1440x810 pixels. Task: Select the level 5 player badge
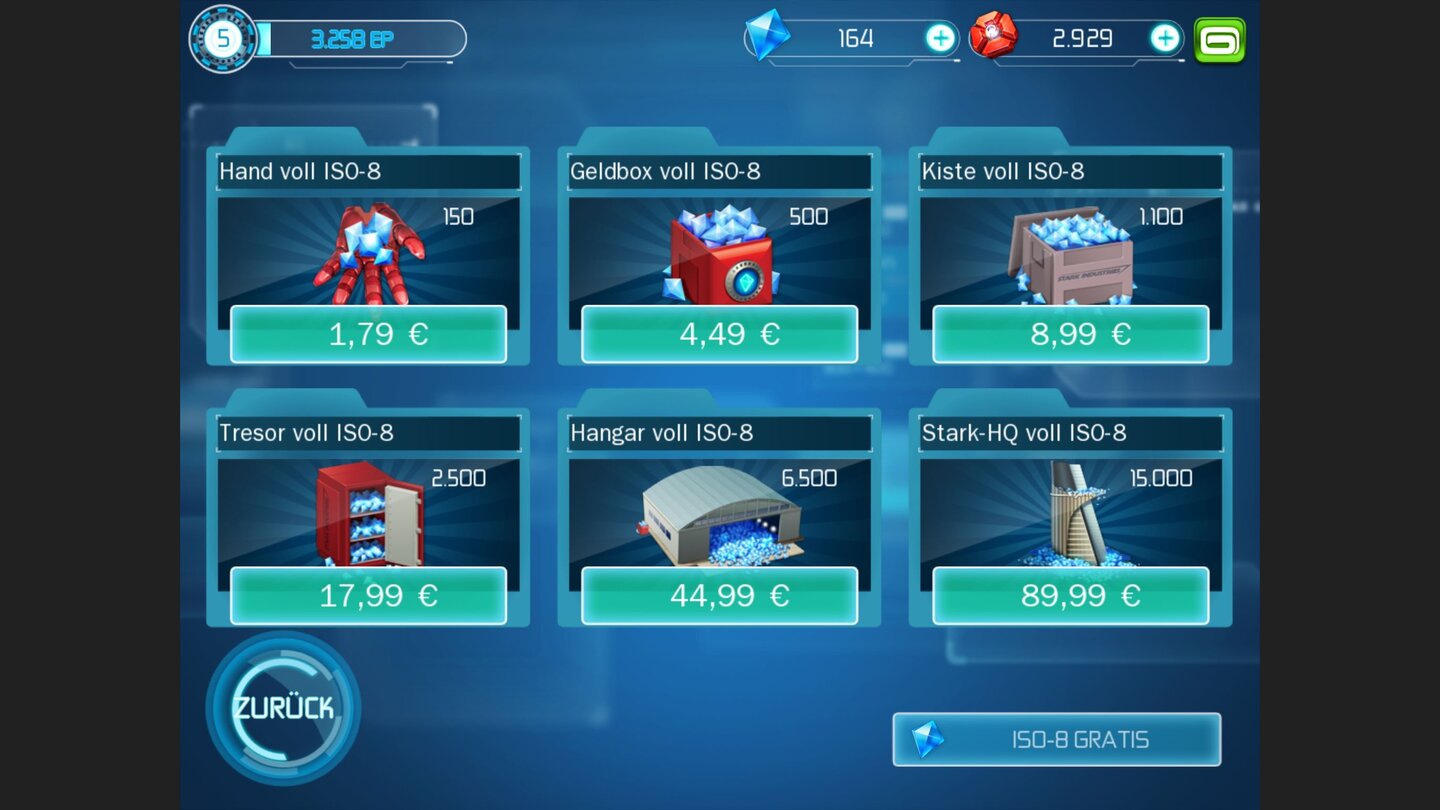coord(224,38)
